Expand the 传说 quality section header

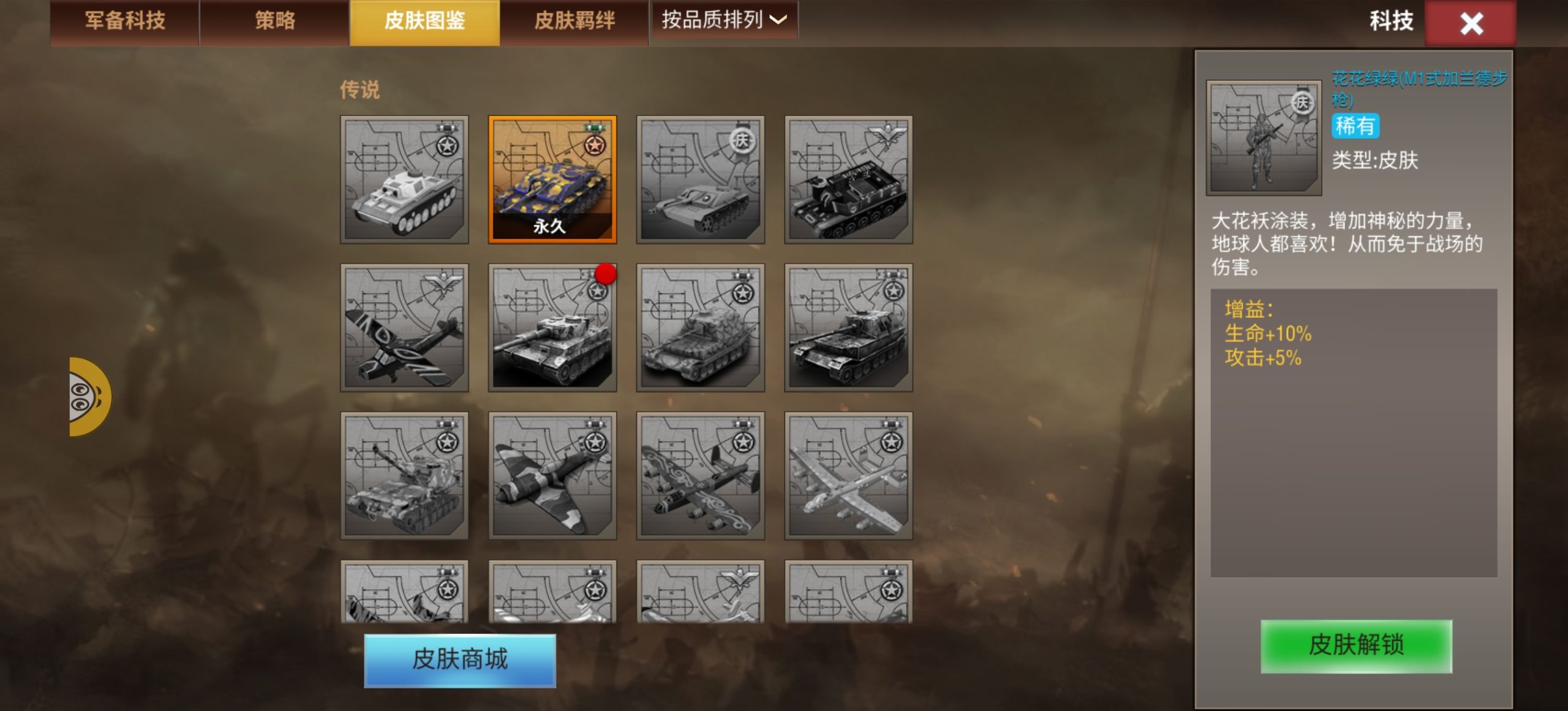pyautogui.click(x=359, y=90)
